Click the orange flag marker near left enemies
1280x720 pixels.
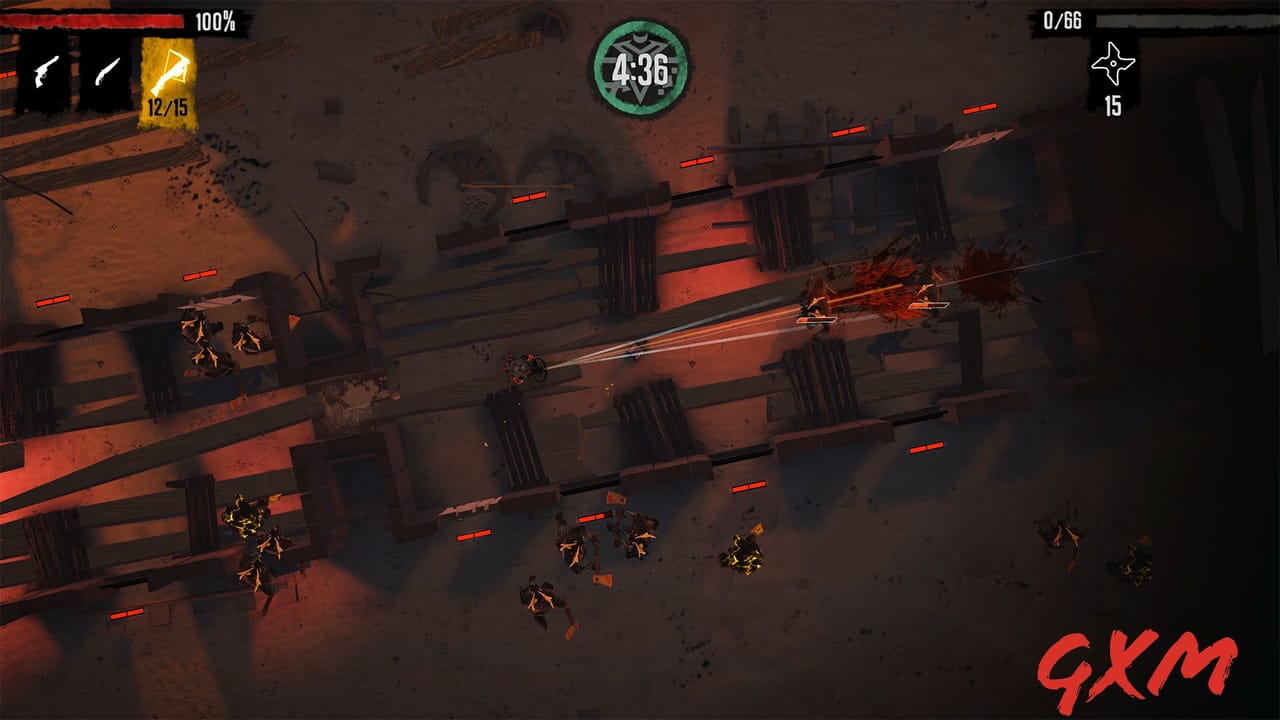294,320
